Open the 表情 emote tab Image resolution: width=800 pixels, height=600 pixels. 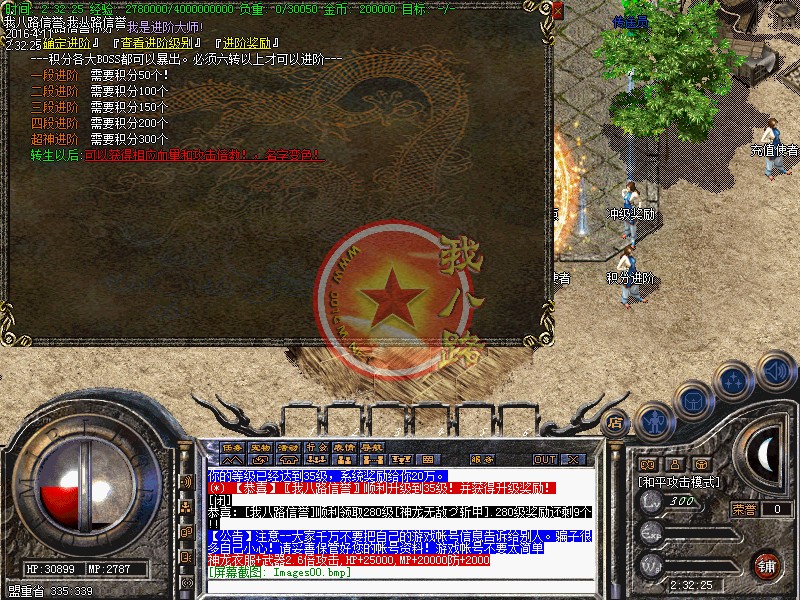click(x=344, y=446)
